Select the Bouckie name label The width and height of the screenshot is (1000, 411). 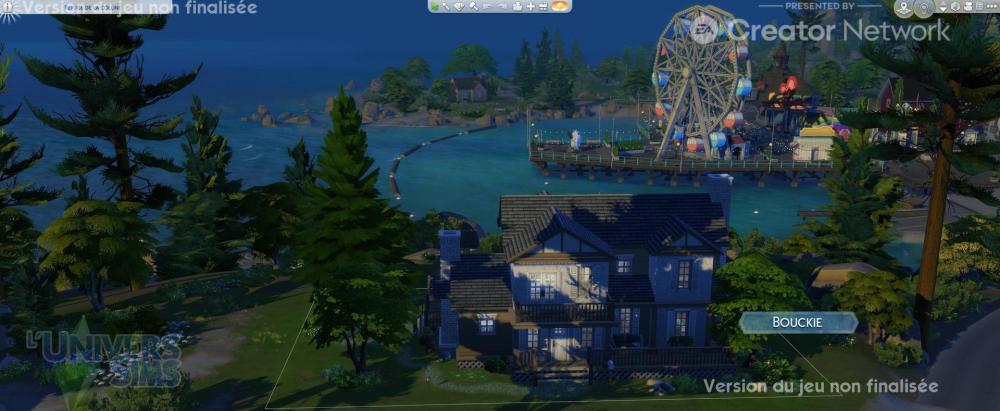coord(798,322)
